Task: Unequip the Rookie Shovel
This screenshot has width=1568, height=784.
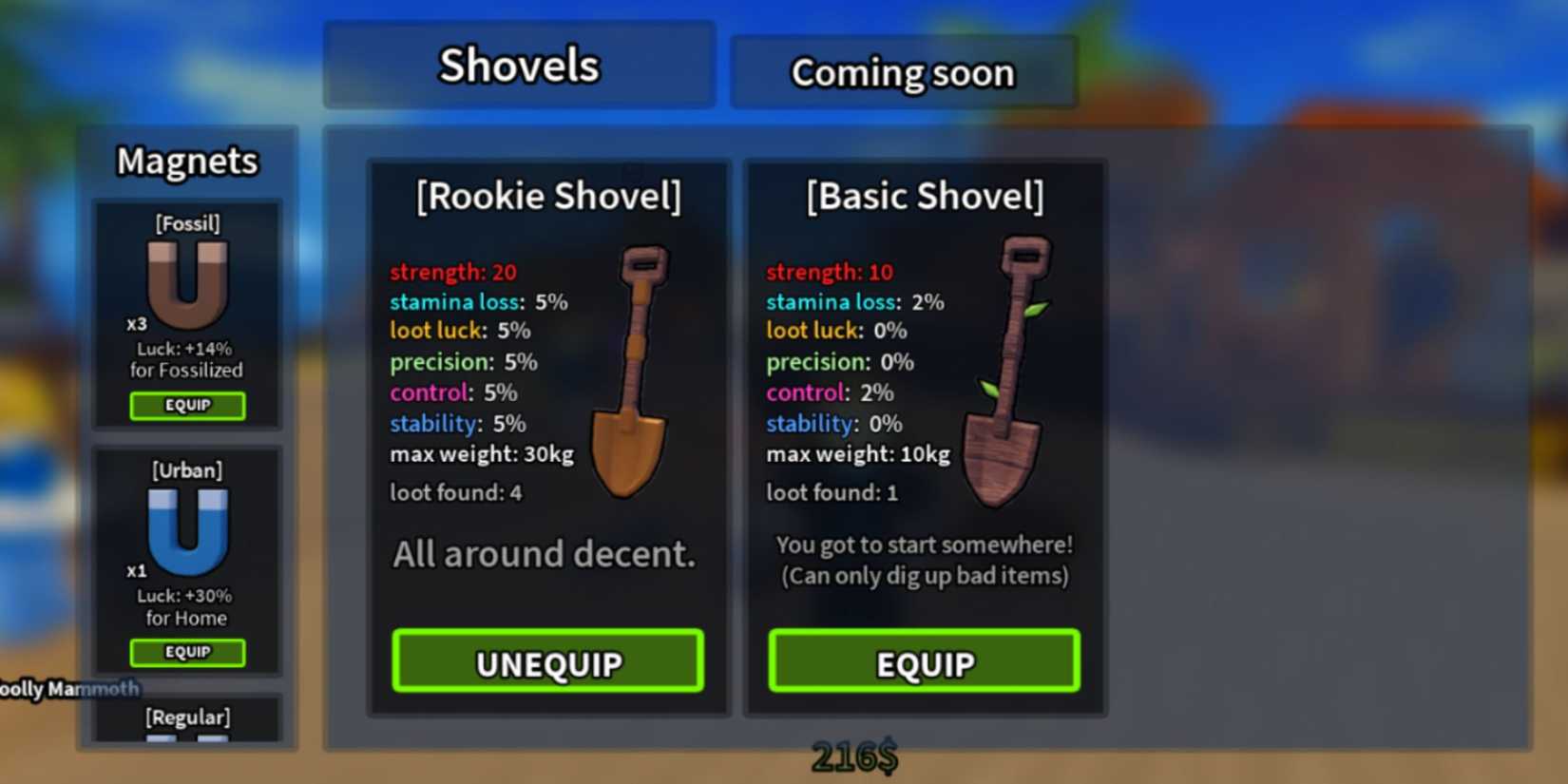Action: tap(547, 662)
